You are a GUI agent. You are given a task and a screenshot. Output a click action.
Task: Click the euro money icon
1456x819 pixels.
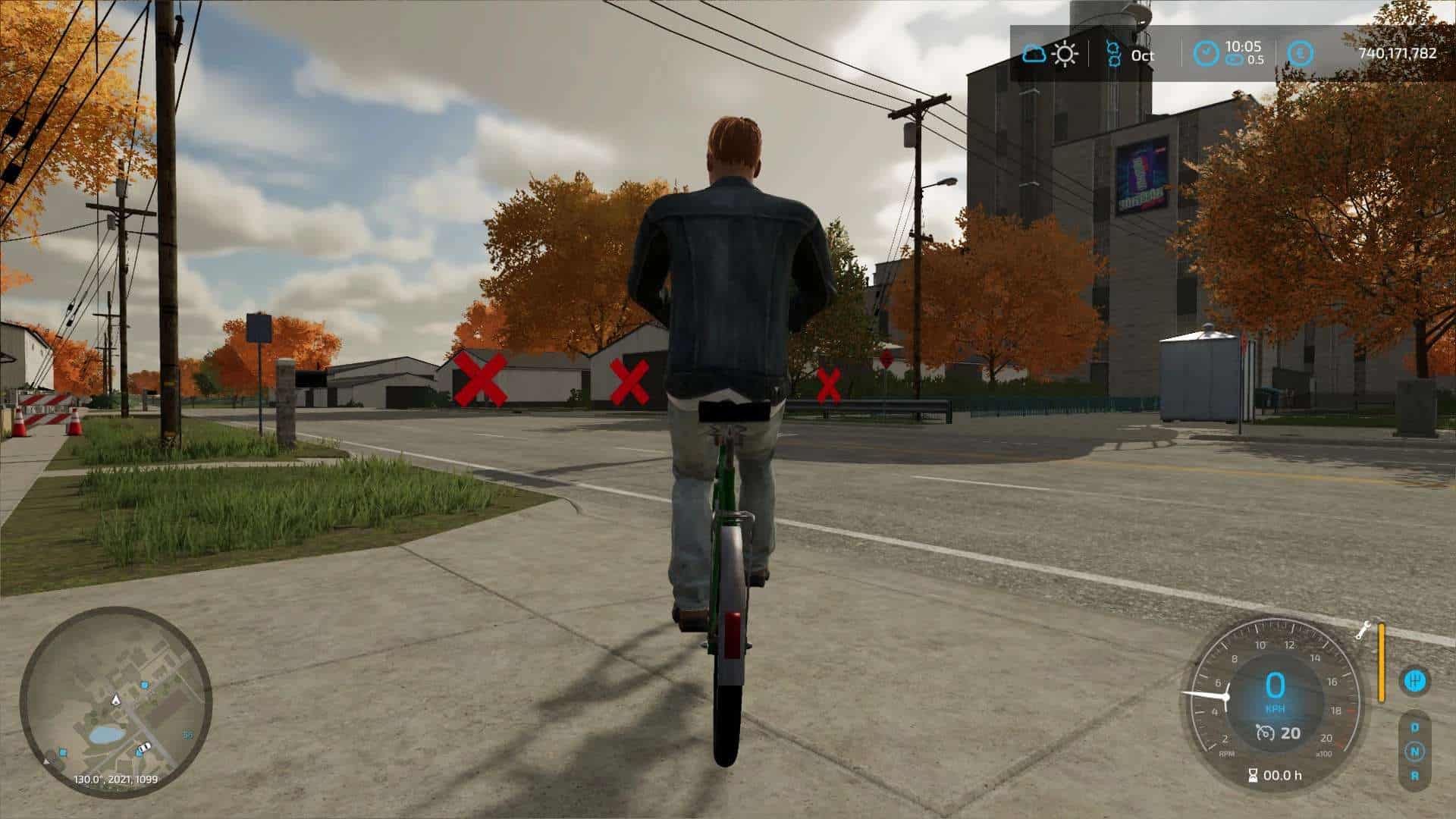pyautogui.click(x=1300, y=53)
